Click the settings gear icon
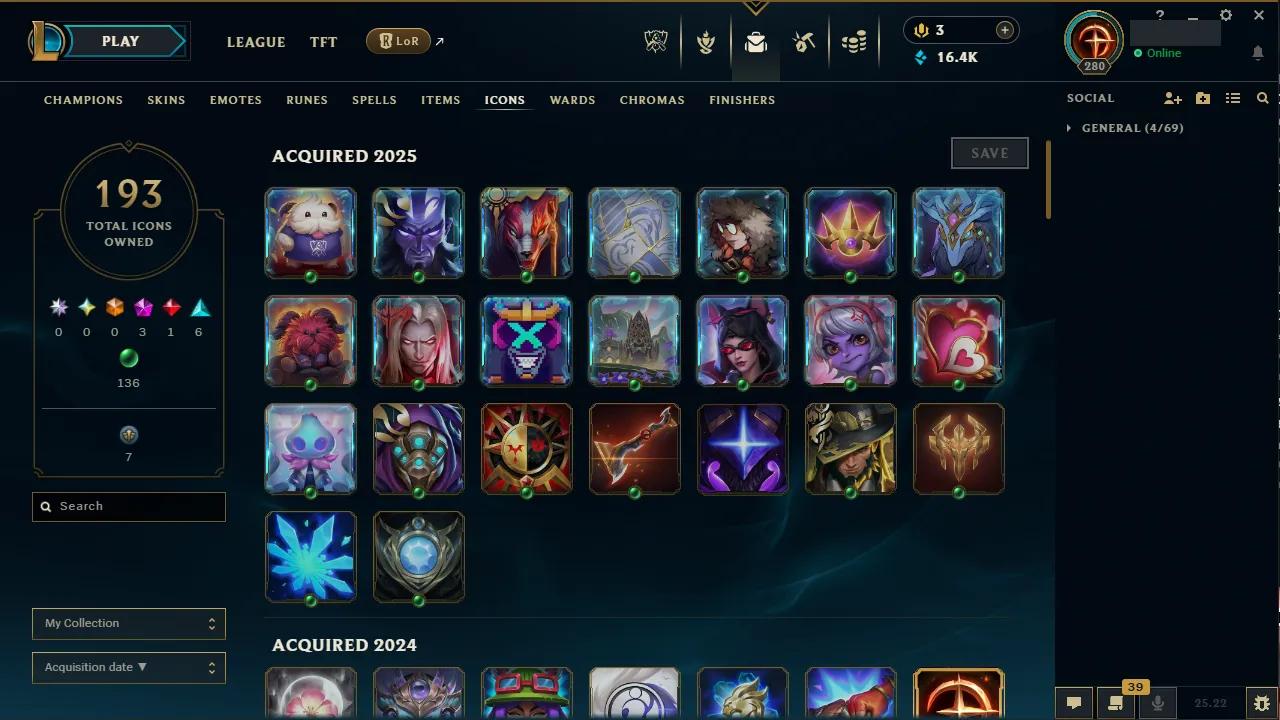1280x720 pixels. [1225, 15]
